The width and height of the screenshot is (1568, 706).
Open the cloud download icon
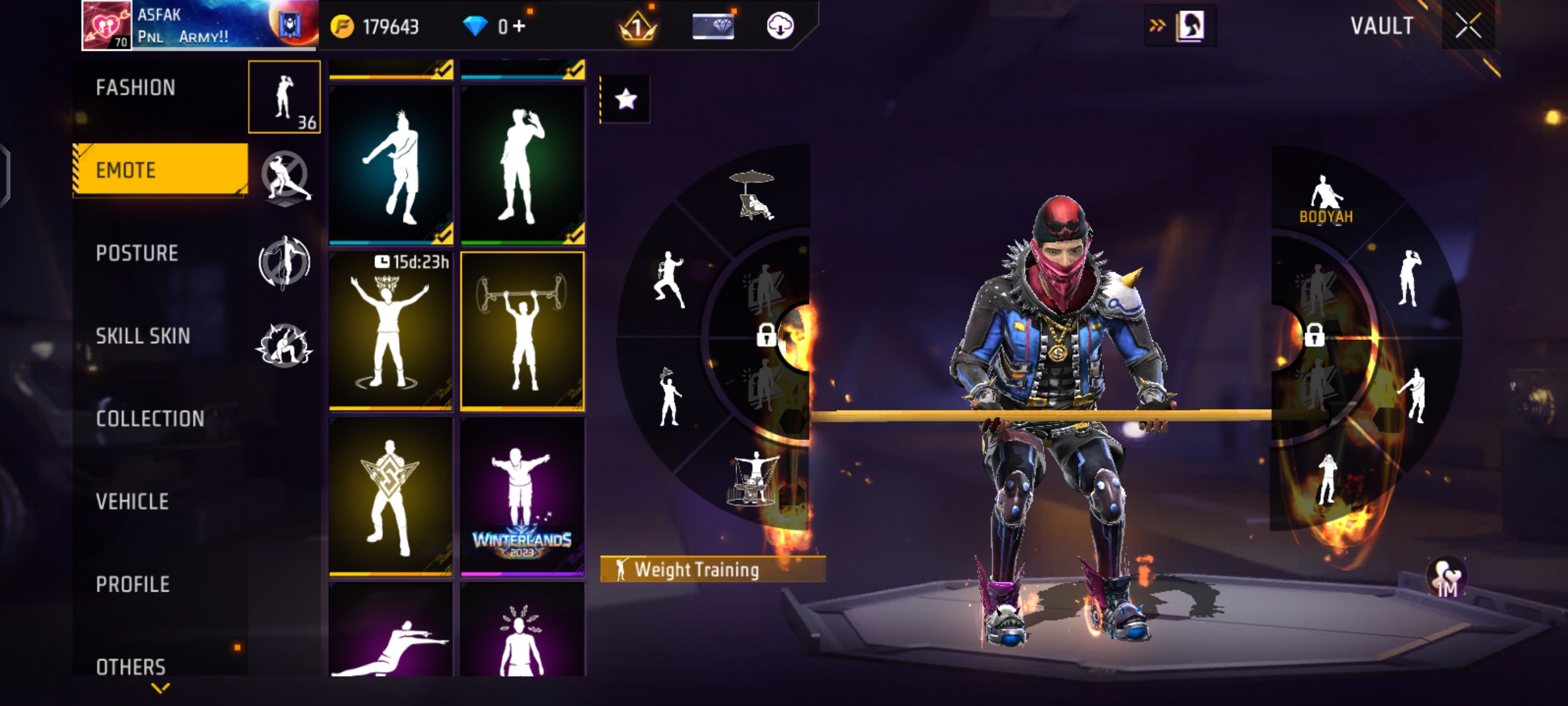tap(779, 26)
